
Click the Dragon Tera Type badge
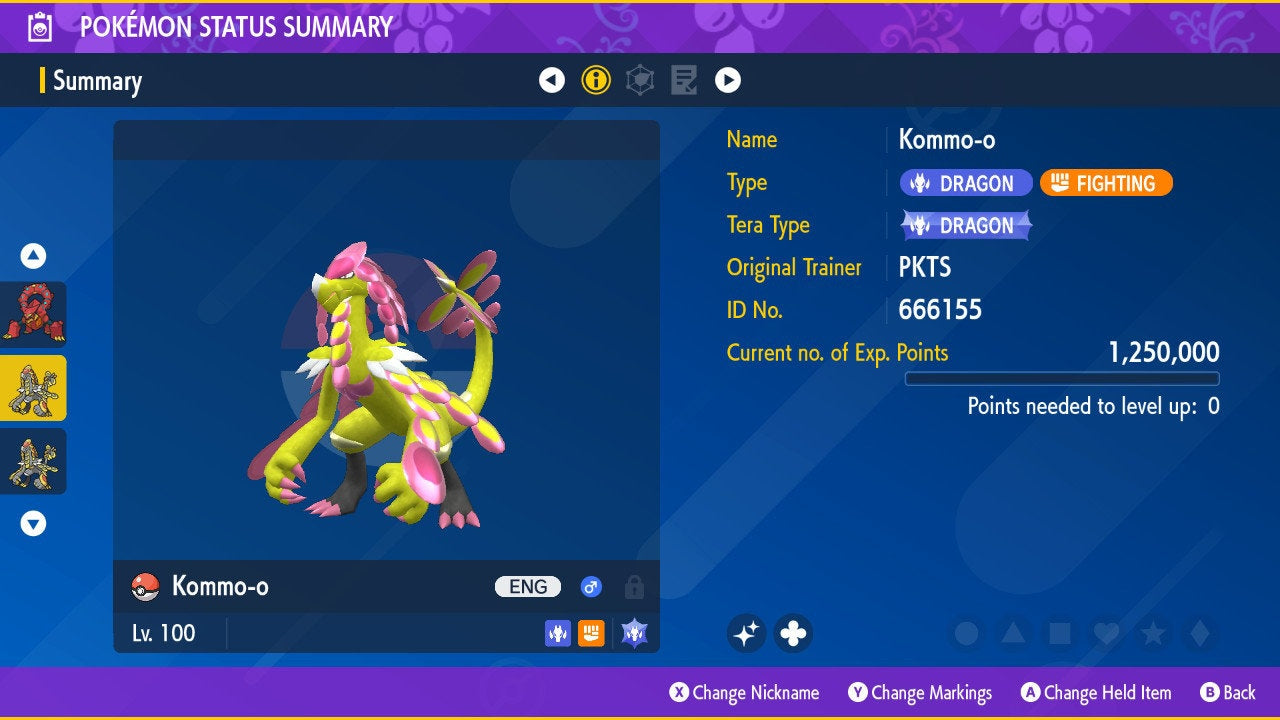(x=966, y=226)
